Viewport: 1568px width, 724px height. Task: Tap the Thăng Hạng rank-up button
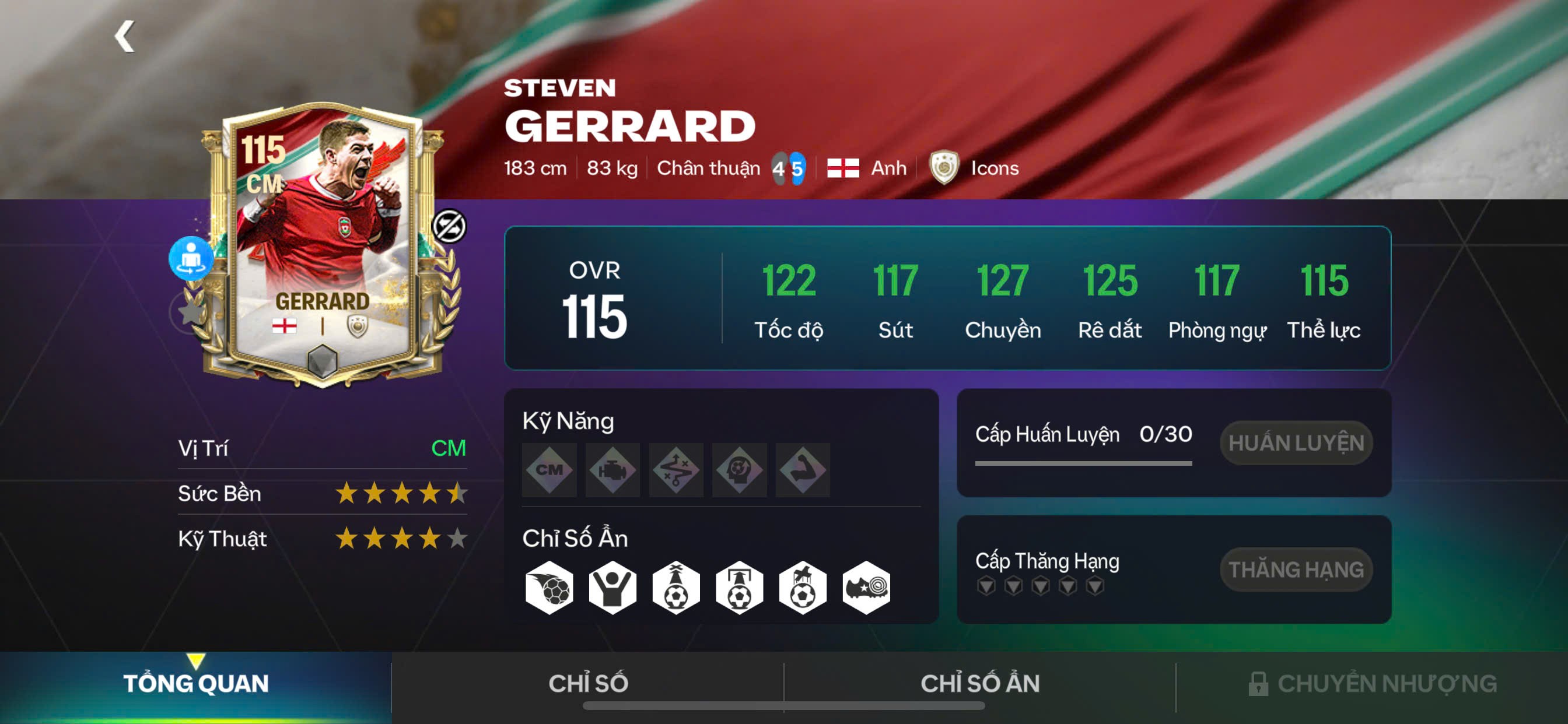click(1296, 570)
